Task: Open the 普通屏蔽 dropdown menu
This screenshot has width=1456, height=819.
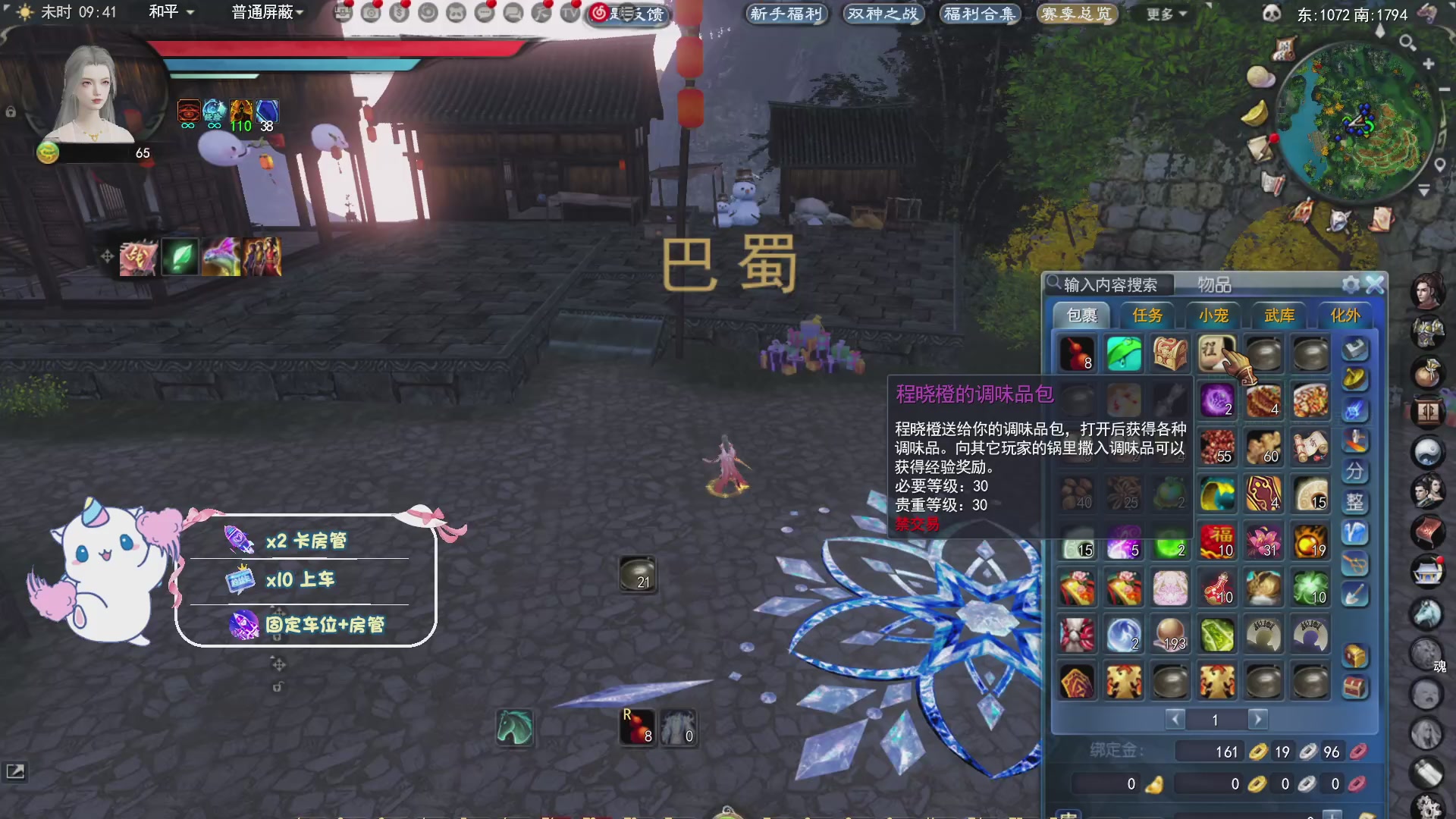Action: 267,14
